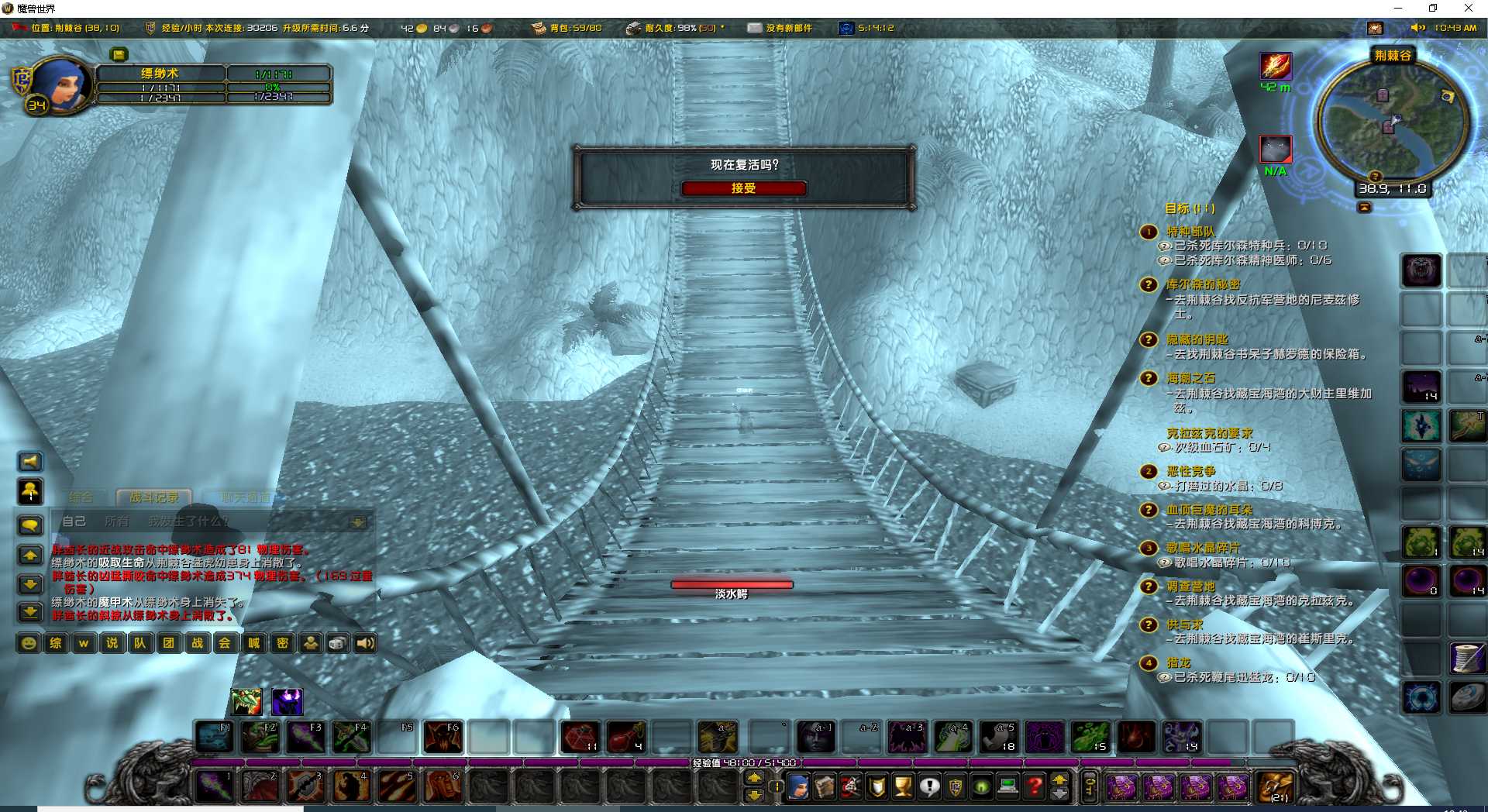Close the game window
Screen dimensions: 1488x812
(1468, 9)
